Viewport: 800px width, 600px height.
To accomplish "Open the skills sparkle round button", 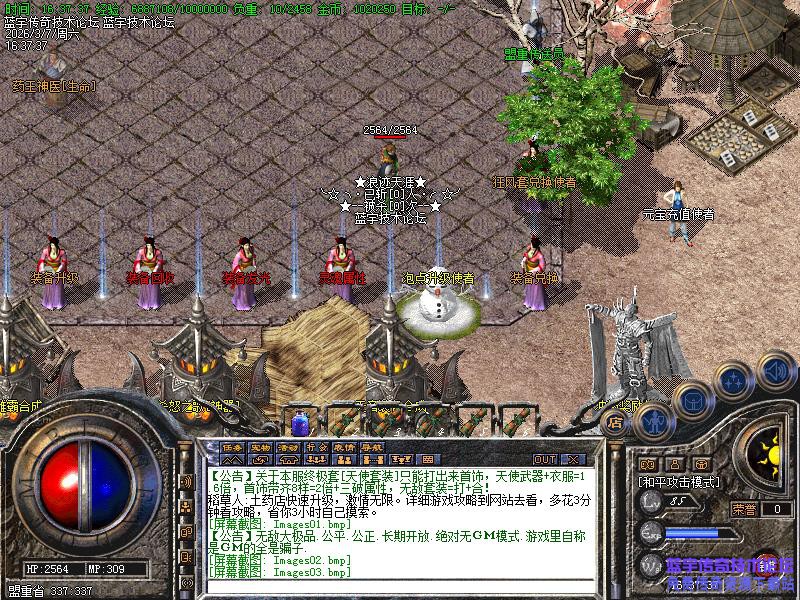I will (733, 379).
